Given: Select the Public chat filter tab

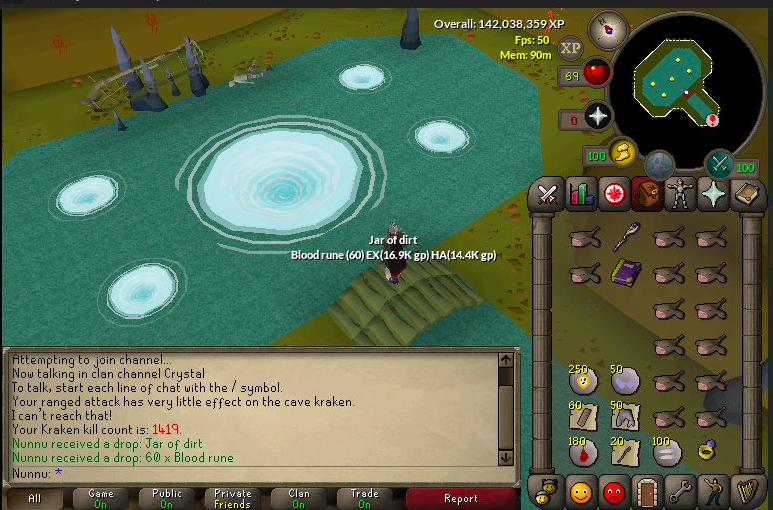Looking at the screenshot, I should coord(167,498).
